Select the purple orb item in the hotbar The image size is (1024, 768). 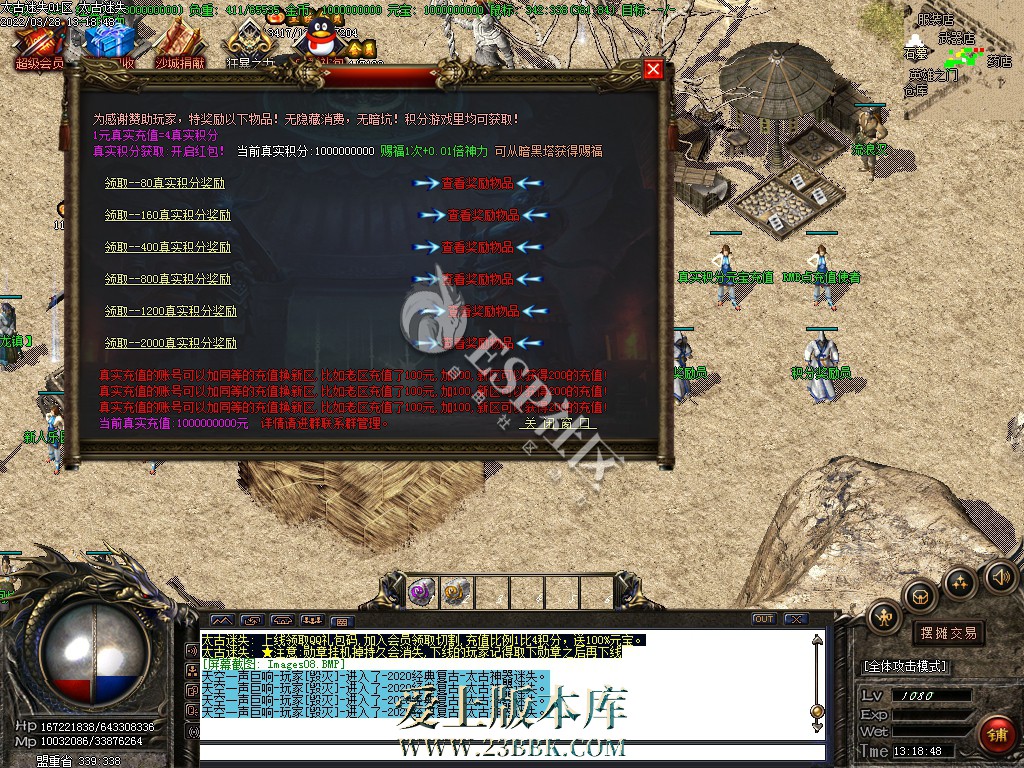421,592
